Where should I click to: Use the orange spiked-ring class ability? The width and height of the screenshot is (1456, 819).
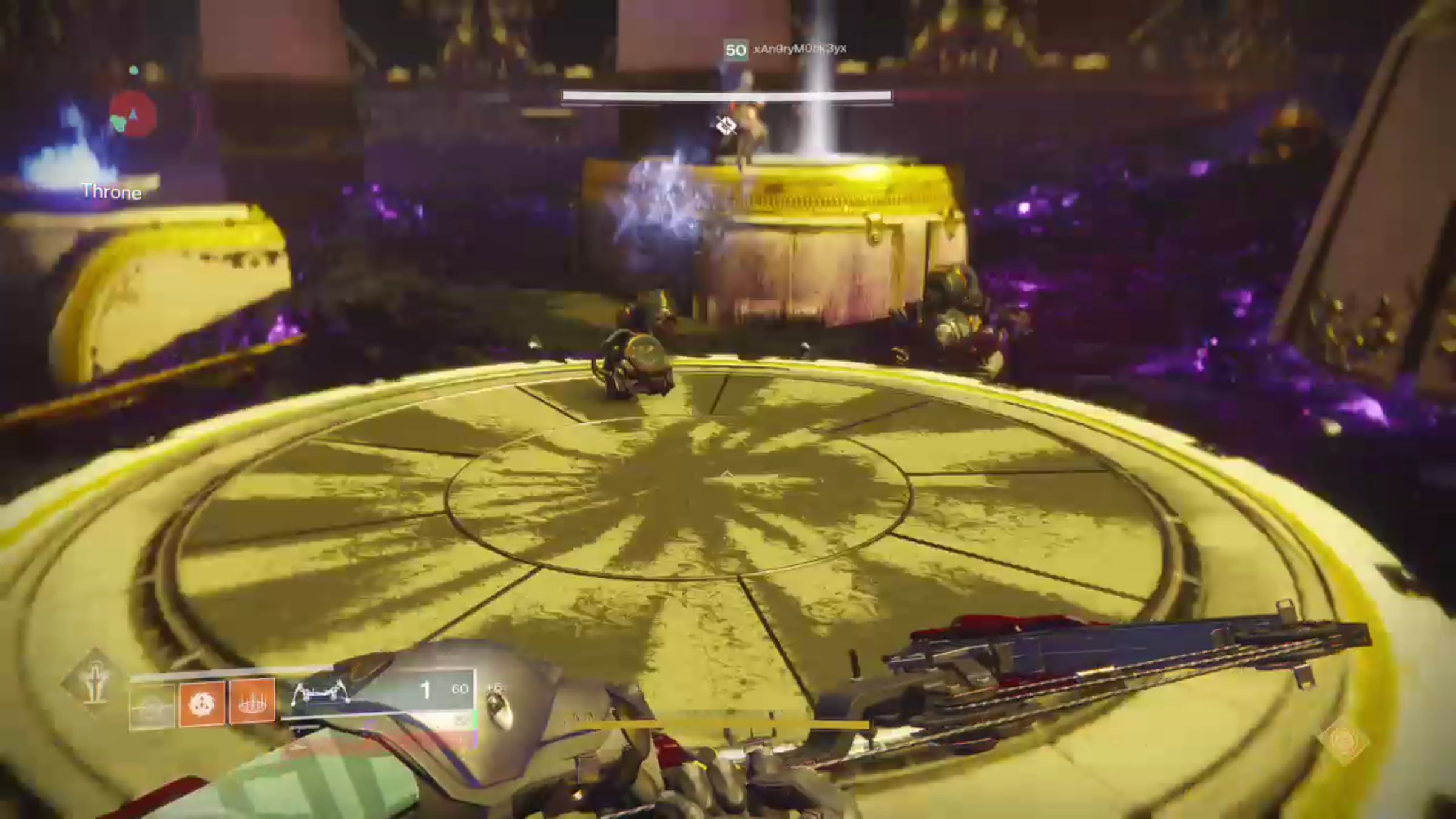[x=252, y=703]
